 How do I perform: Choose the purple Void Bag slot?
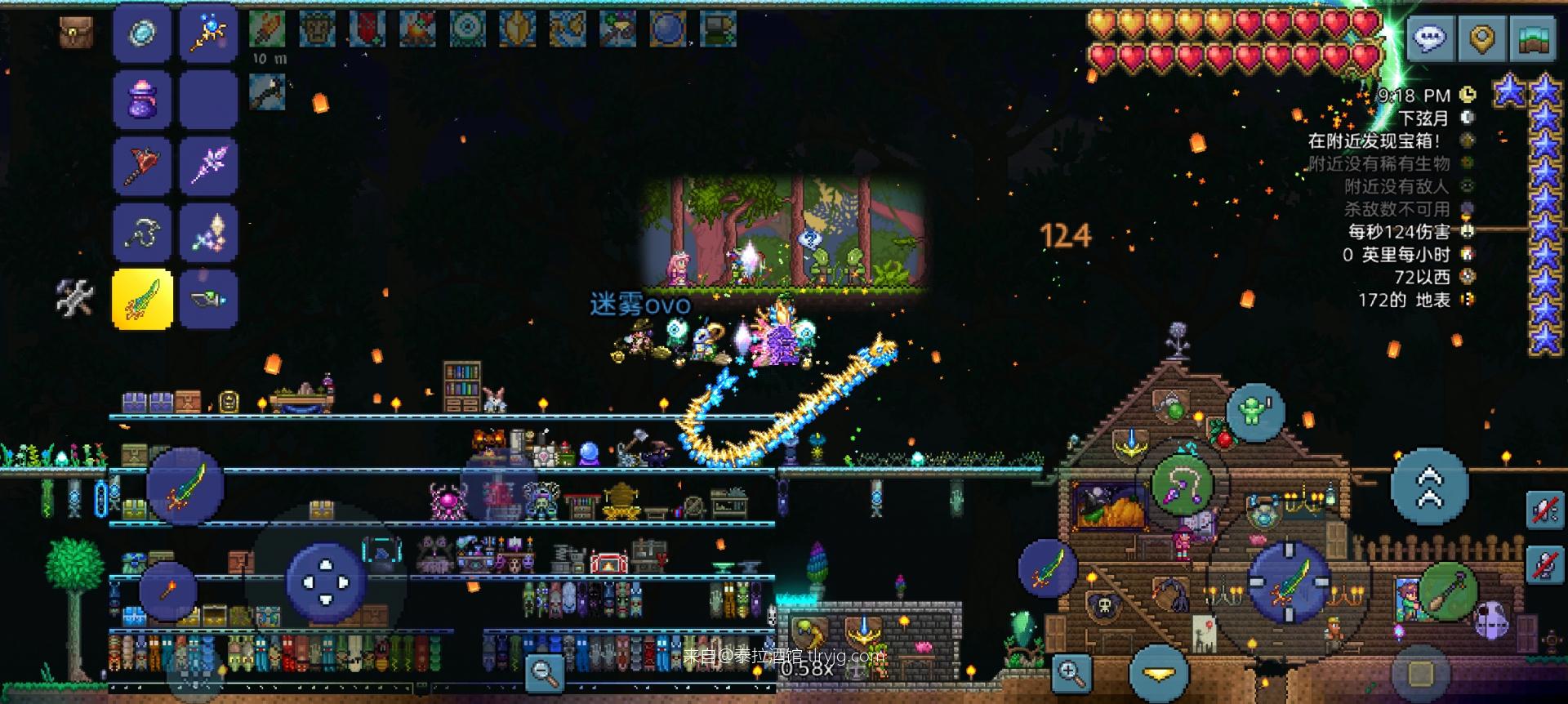coord(142,100)
